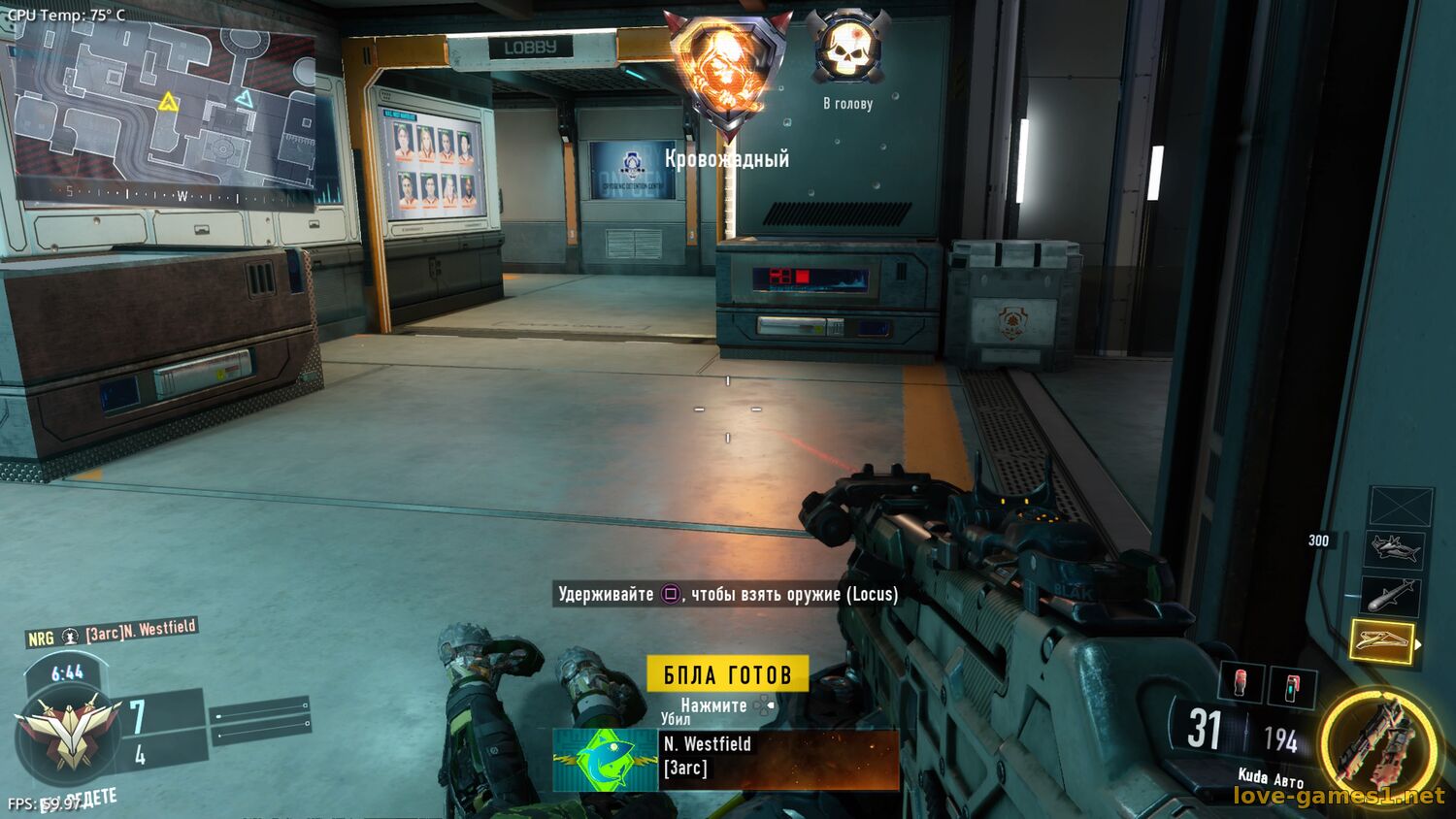Click the killfeed entry for N. Westfield

(112, 634)
